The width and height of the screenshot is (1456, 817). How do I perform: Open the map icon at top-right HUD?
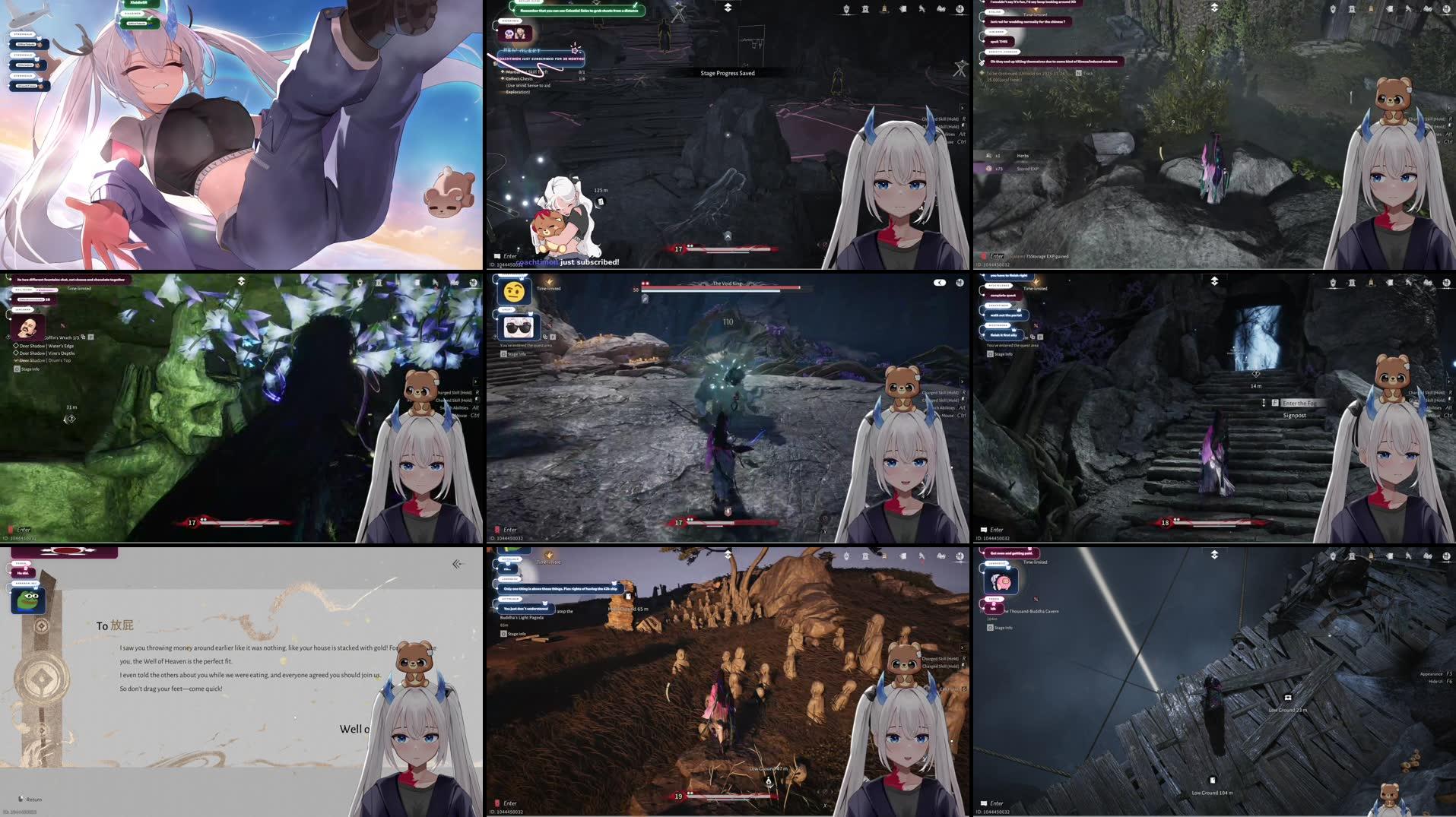coord(961,9)
